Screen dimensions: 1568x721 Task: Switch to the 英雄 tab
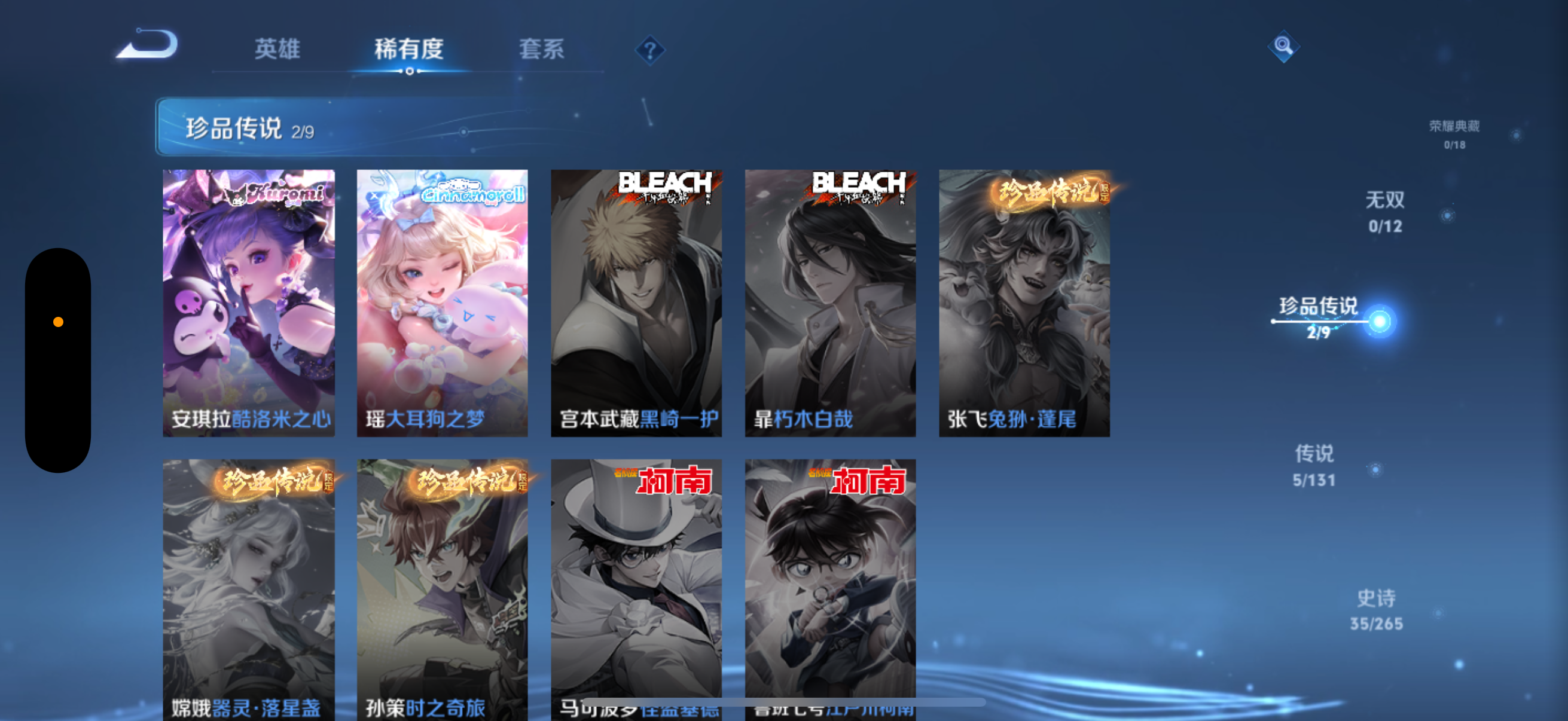pyautogui.click(x=277, y=50)
